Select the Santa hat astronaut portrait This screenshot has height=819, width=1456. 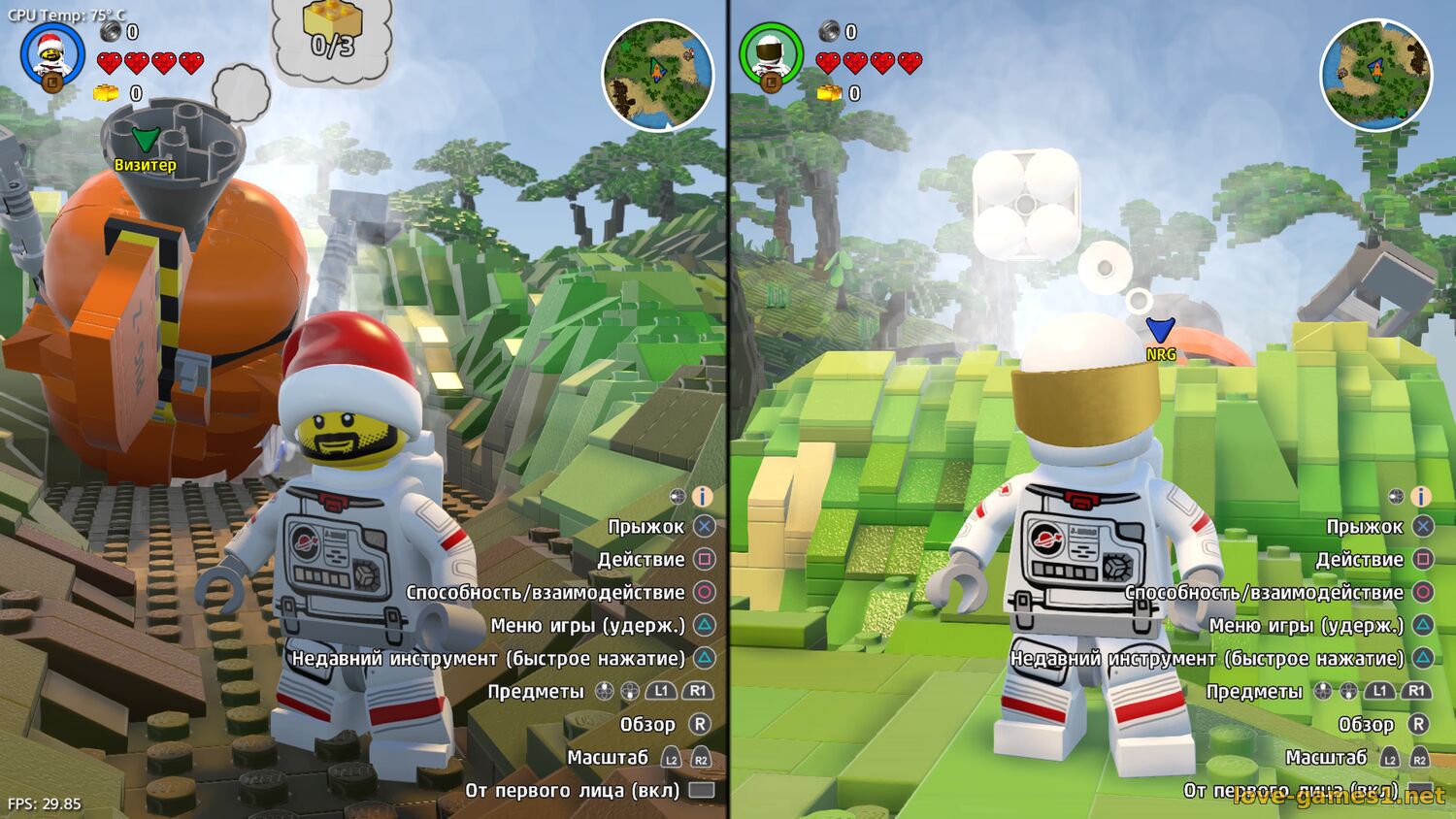[51, 55]
